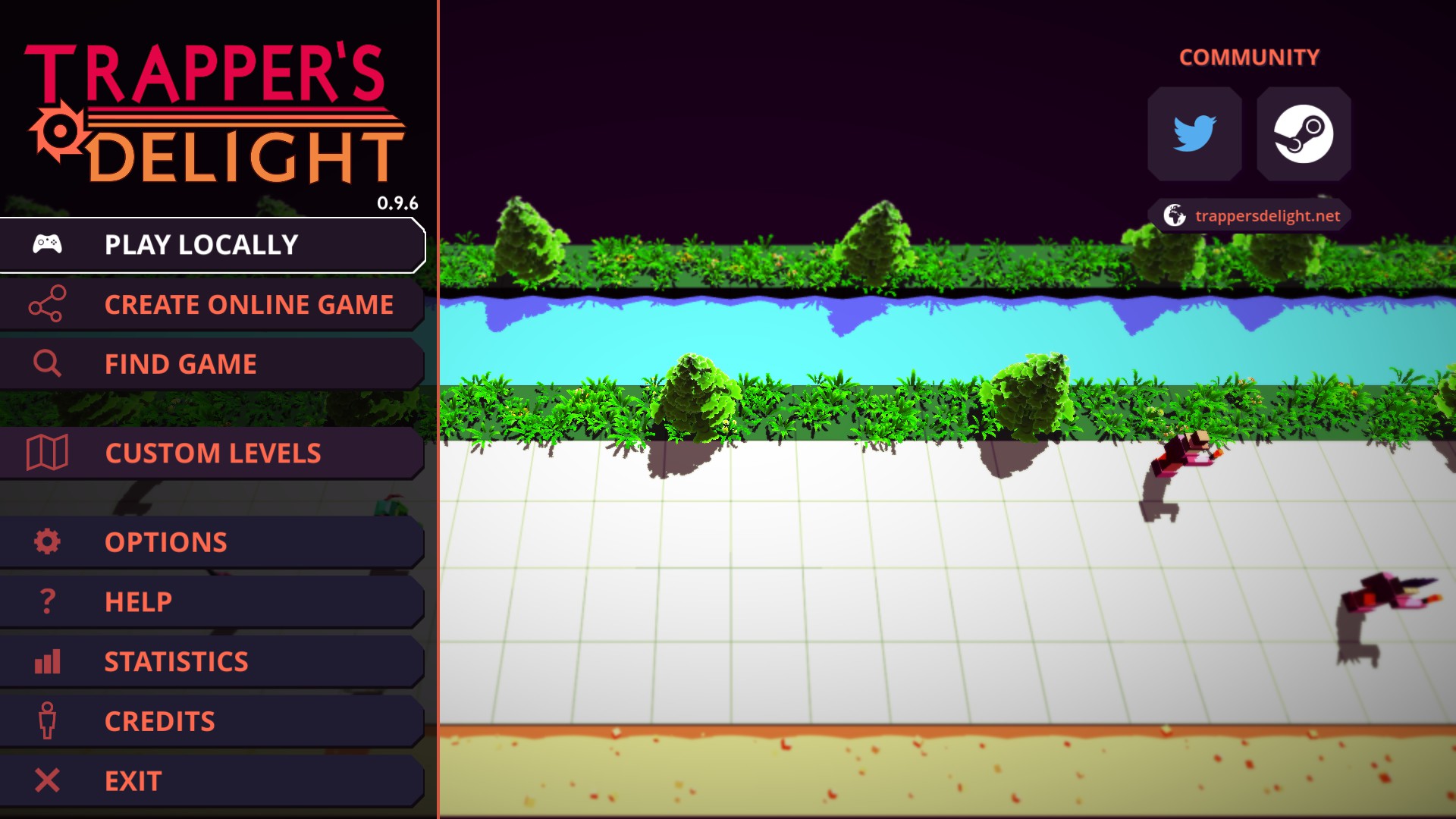Screen dimensions: 1456x819
Task: Select the share icon next to Create Online Game
Action: tap(48, 304)
